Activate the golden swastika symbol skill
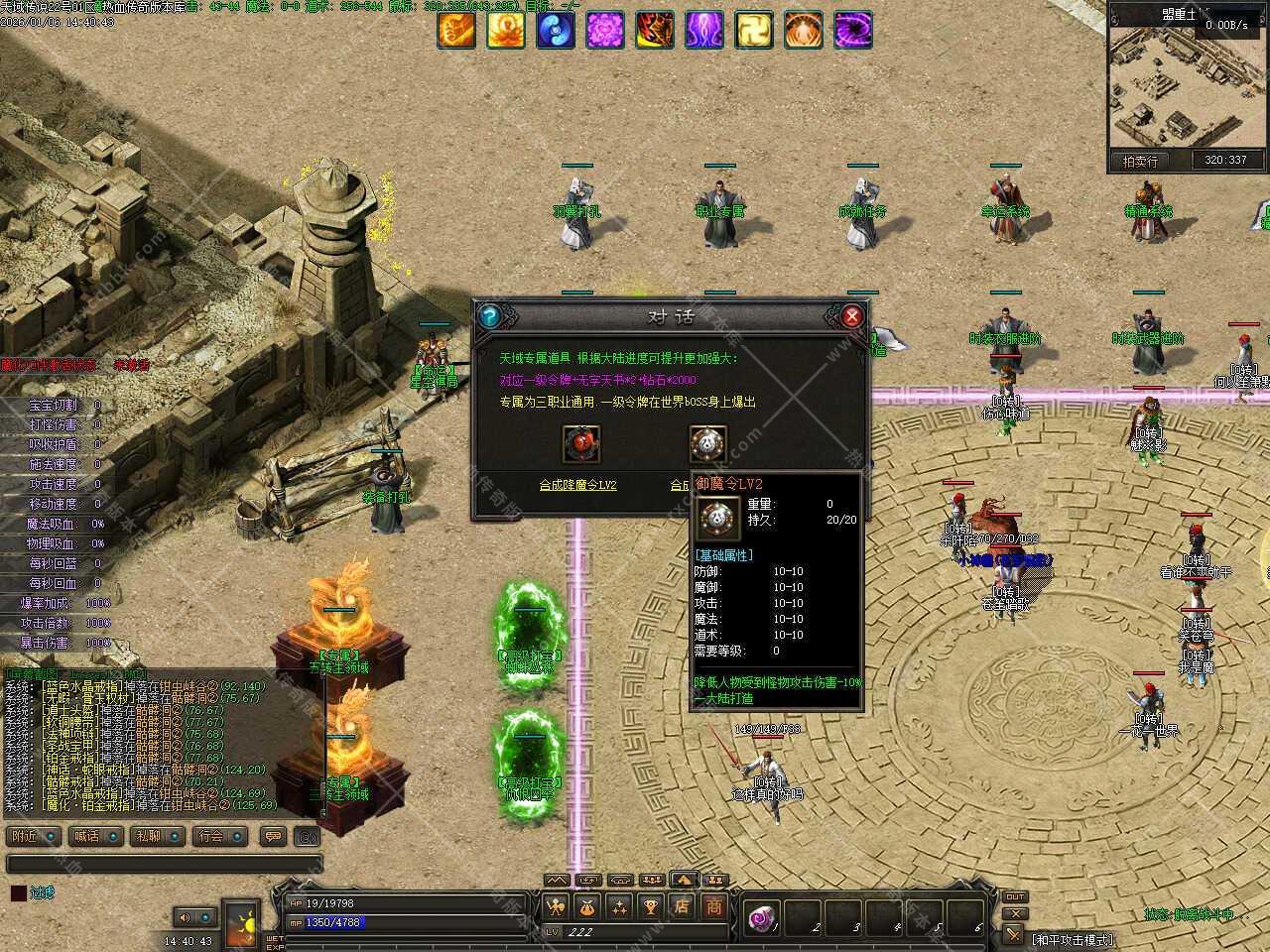 pos(754,31)
